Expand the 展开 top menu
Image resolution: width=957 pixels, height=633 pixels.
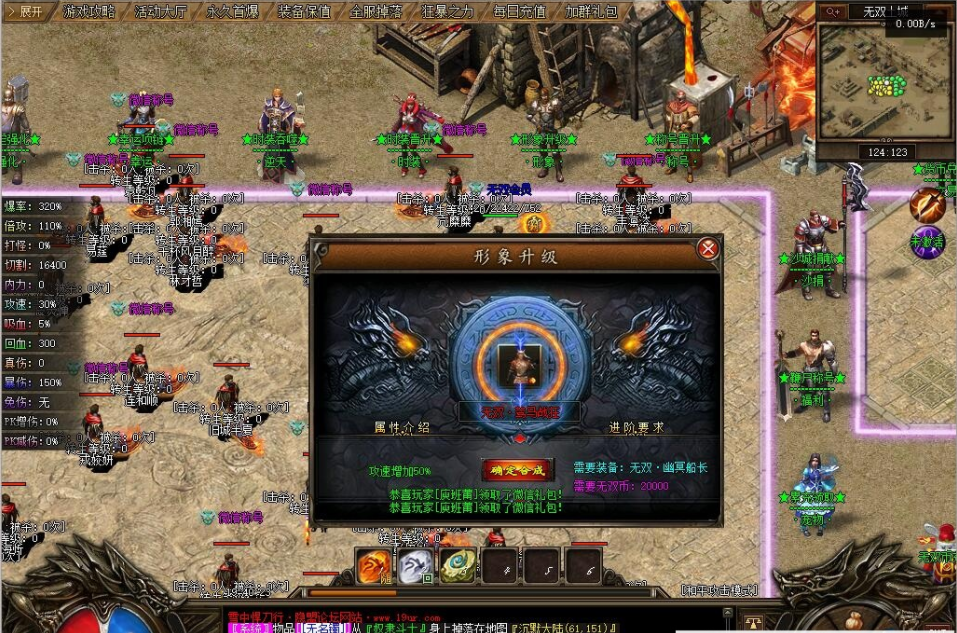(25, 12)
